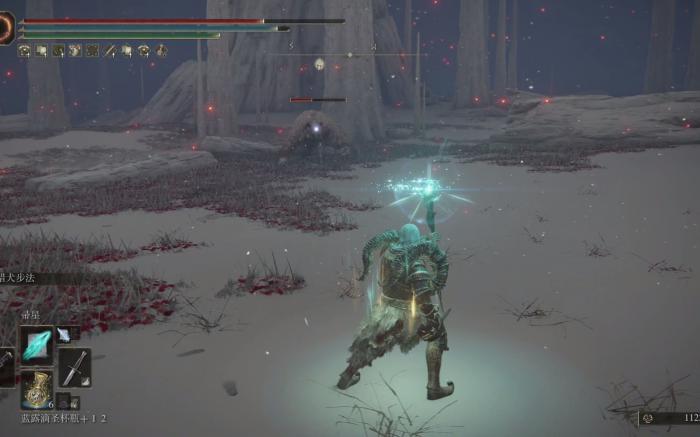Select the right-hand sword weapon slot

point(74,367)
